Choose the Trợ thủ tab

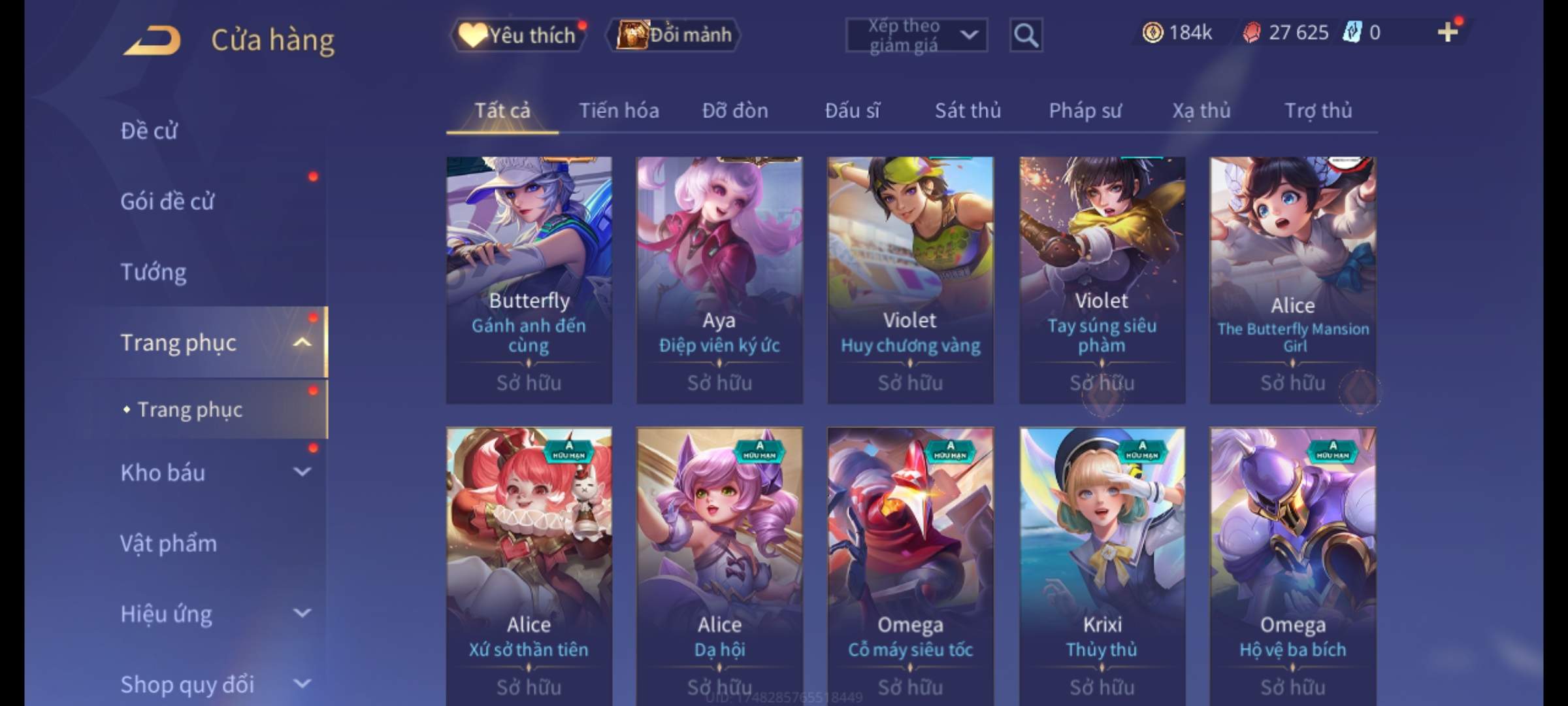tap(1318, 110)
